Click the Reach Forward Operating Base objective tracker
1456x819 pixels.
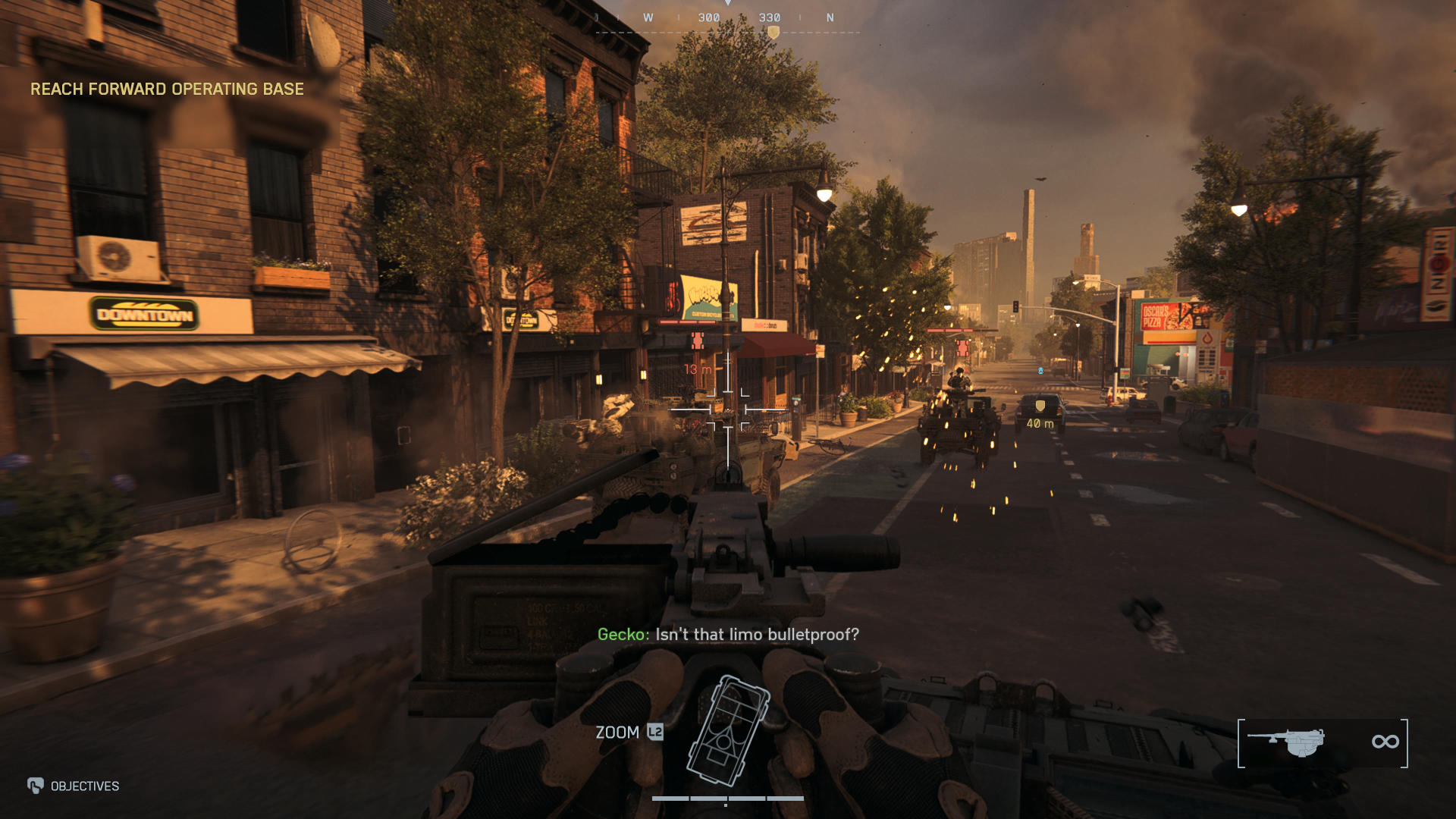(x=167, y=89)
